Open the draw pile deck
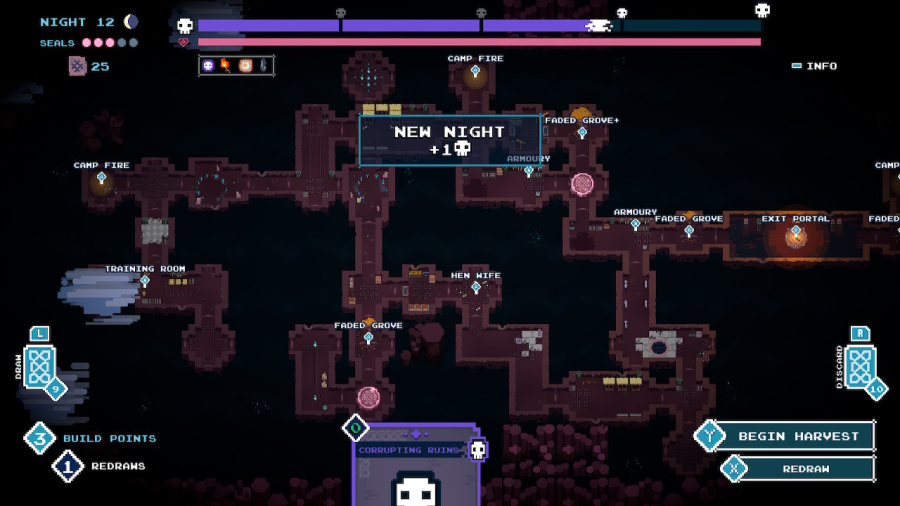This screenshot has width=900, height=506. 39,367
